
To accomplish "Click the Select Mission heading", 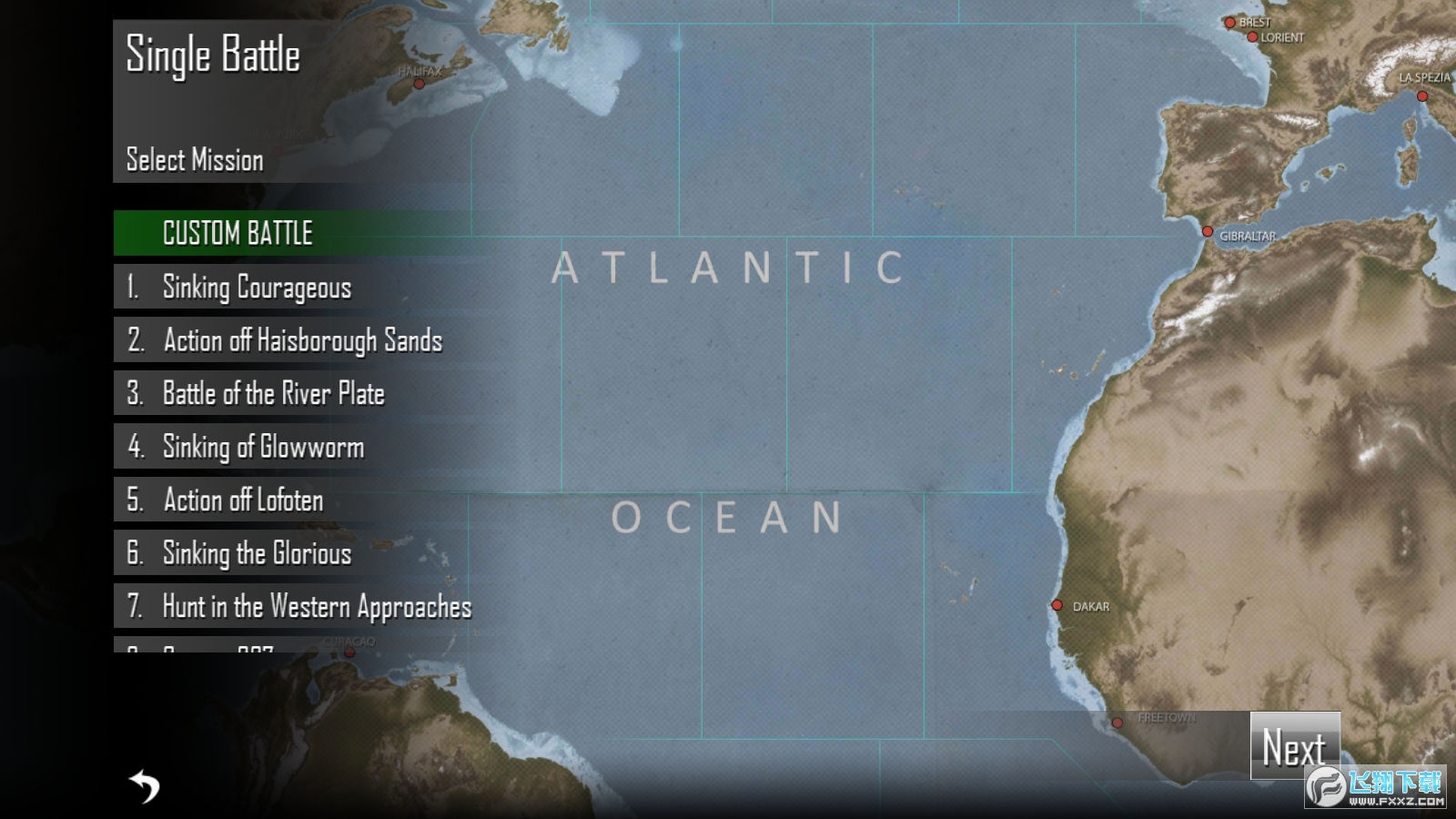I will coord(193,160).
